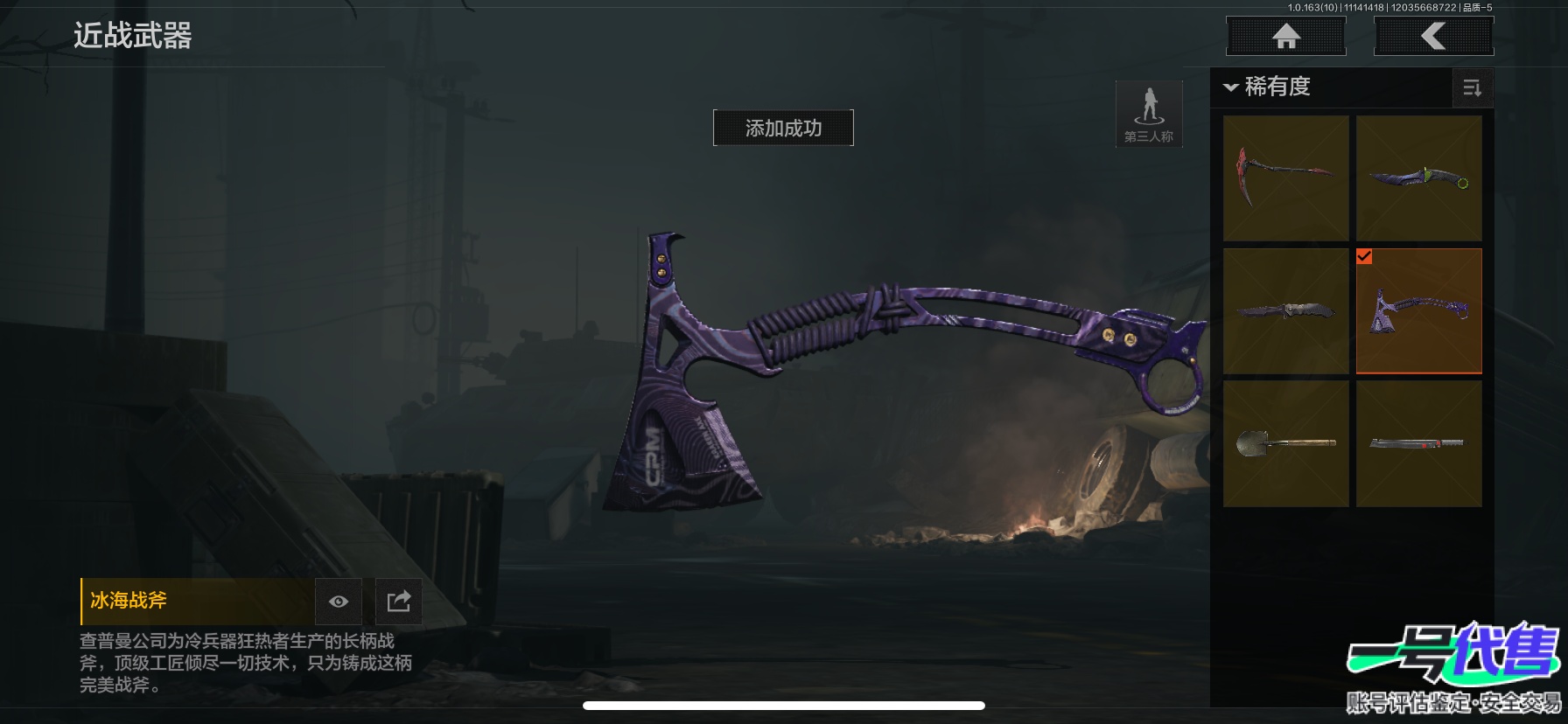
Task: Toggle the sort order icon
Action: click(x=1472, y=87)
